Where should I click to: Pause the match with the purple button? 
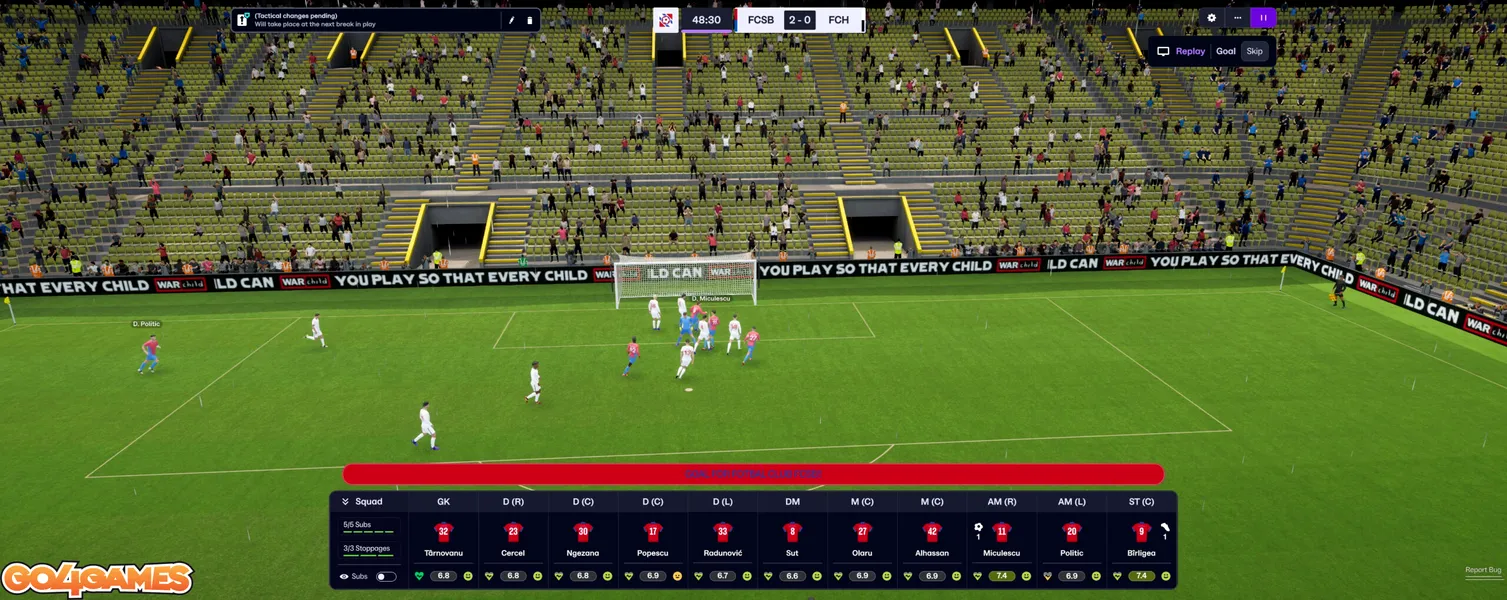coord(1263,18)
